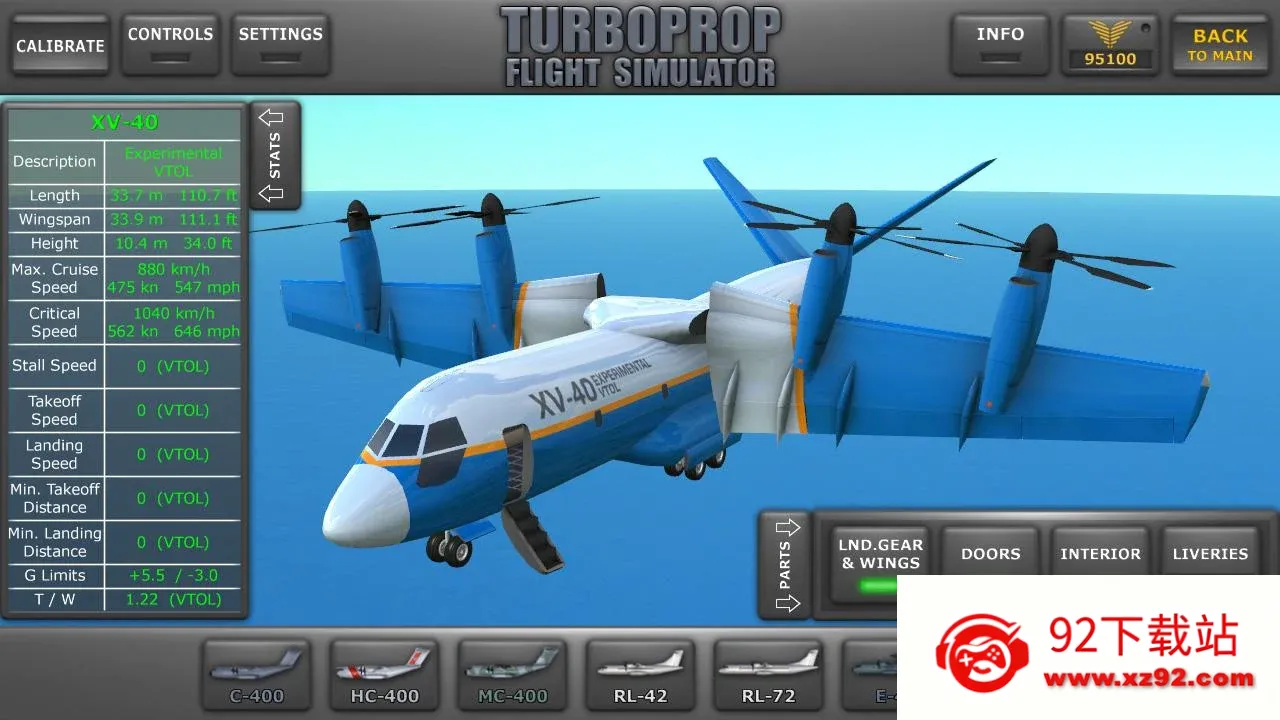
Task: Click BACK TO MAIN
Action: pos(1219,44)
